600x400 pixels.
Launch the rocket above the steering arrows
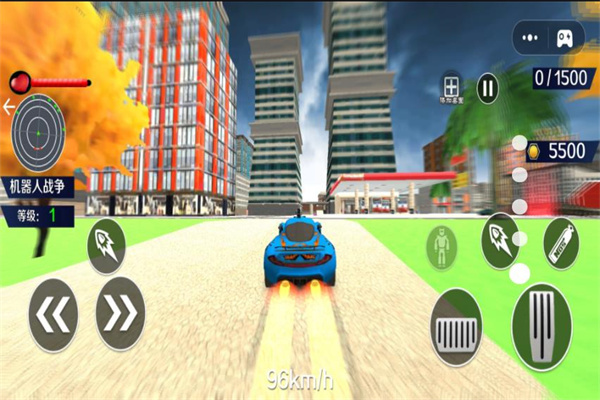tap(106, 246)
